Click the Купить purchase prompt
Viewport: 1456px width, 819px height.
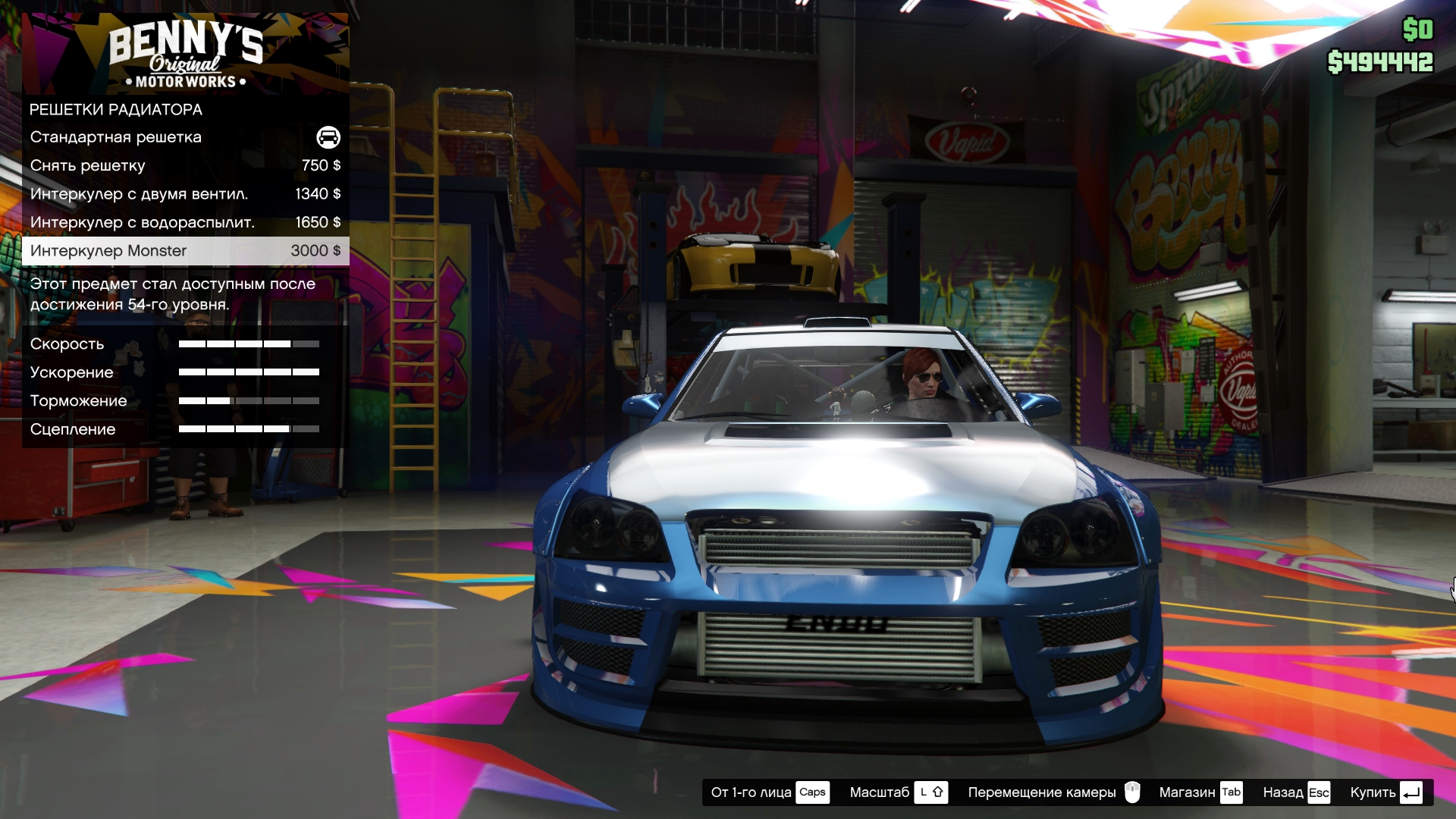point(1385,792)
